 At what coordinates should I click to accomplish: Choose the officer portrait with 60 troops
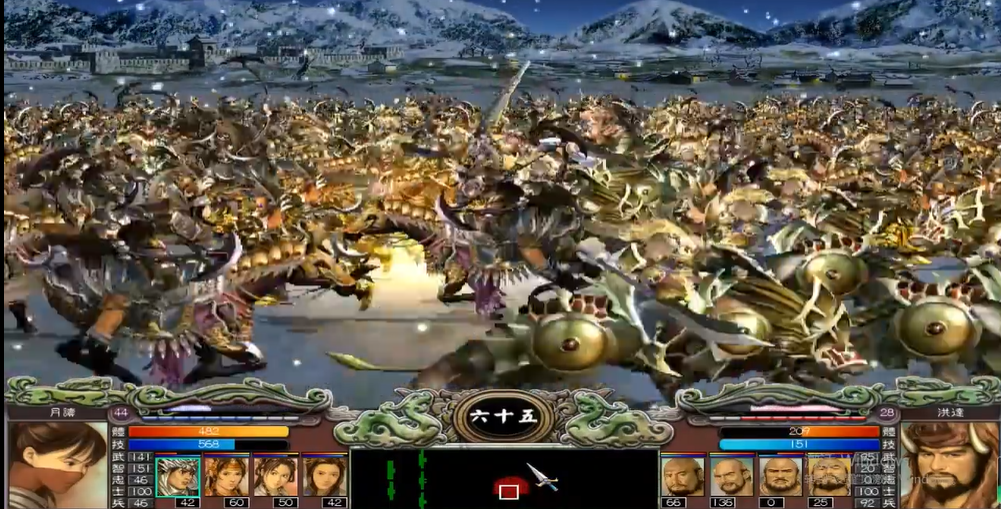227,476
